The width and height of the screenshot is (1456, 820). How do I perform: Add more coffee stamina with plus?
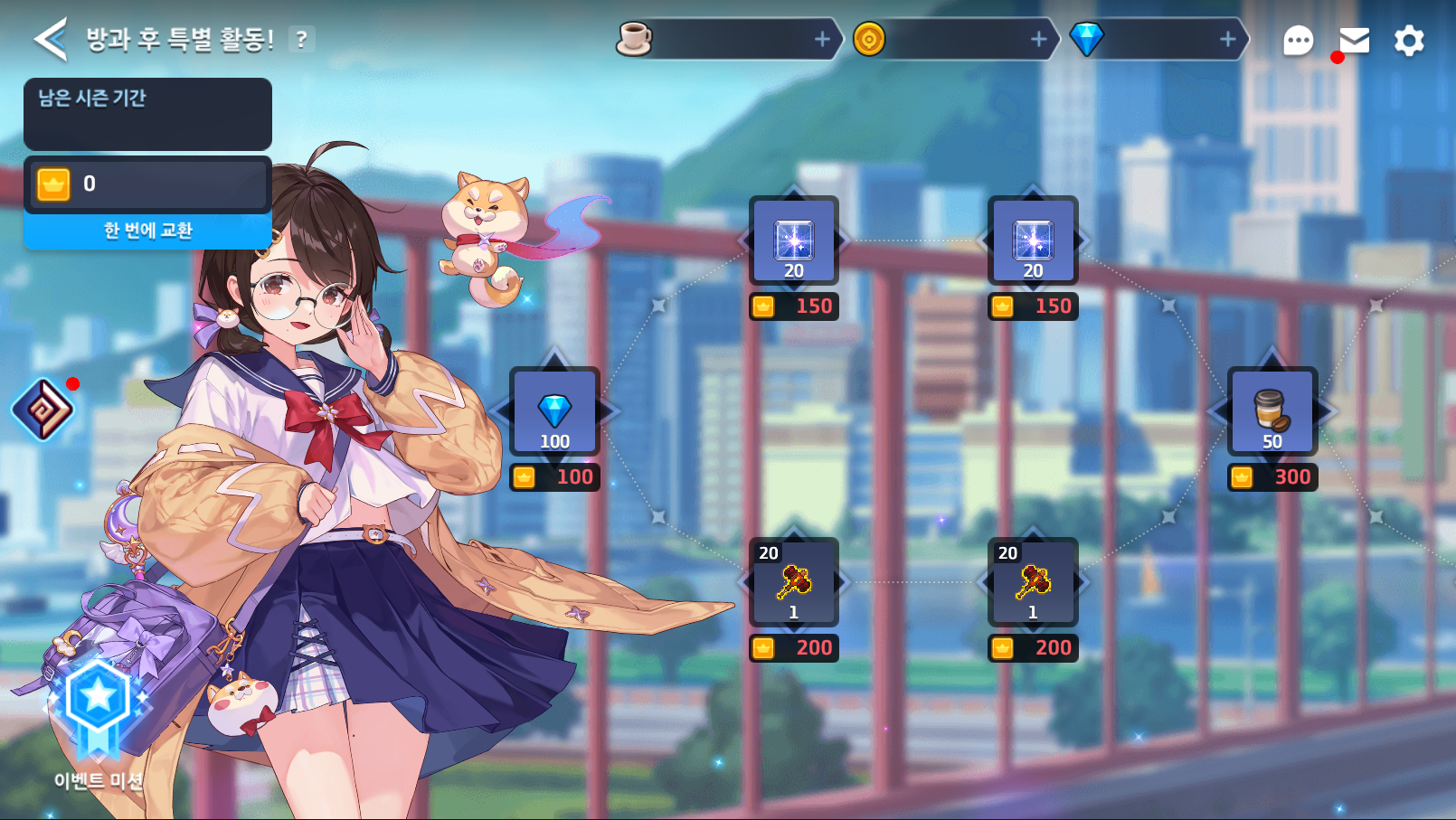[822, 39]
